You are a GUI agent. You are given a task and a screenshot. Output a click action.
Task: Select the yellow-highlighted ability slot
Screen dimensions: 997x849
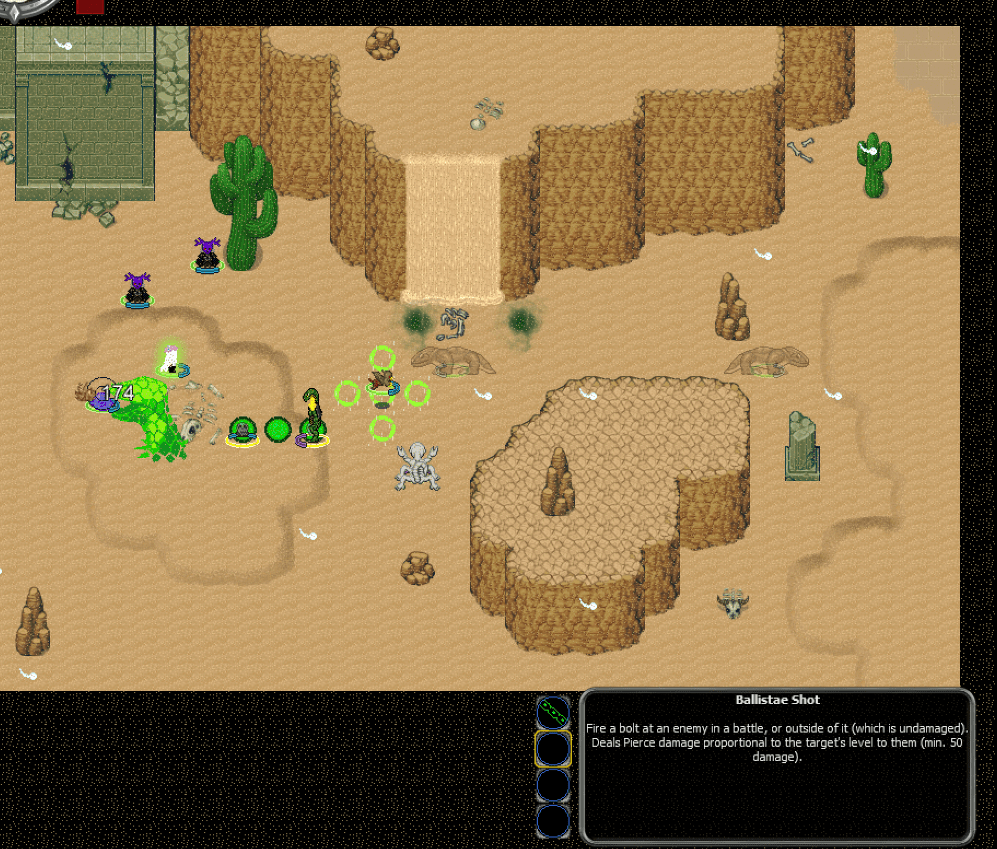553,748
